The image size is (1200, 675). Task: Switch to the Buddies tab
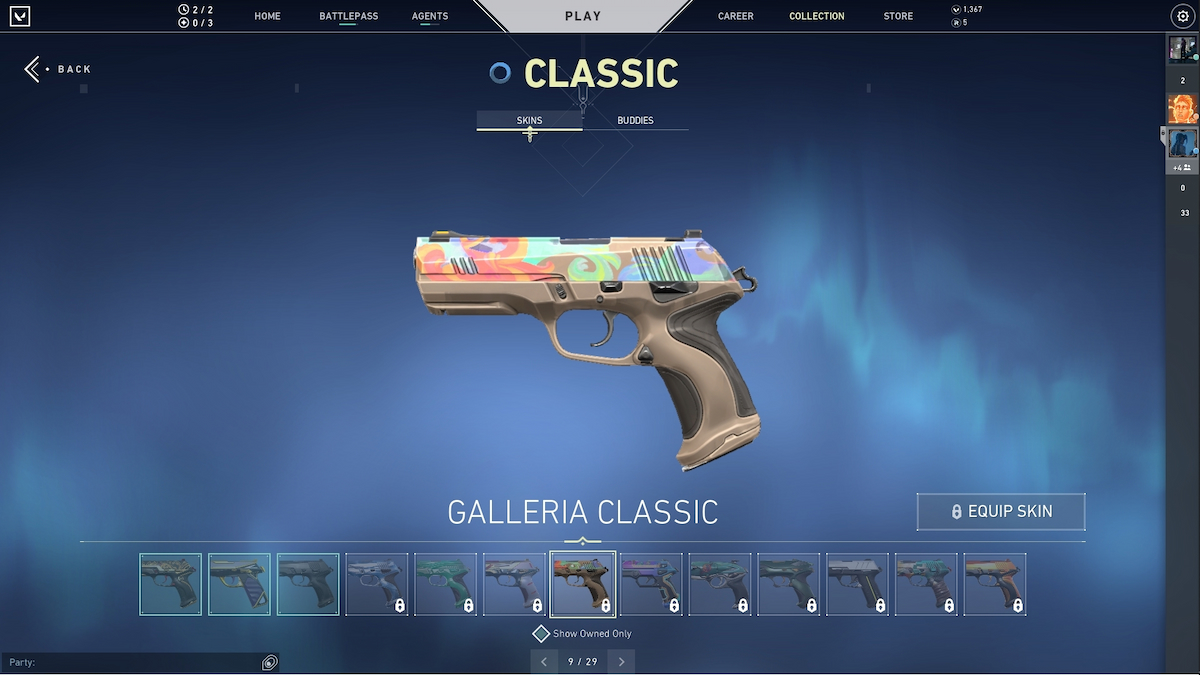635,120
